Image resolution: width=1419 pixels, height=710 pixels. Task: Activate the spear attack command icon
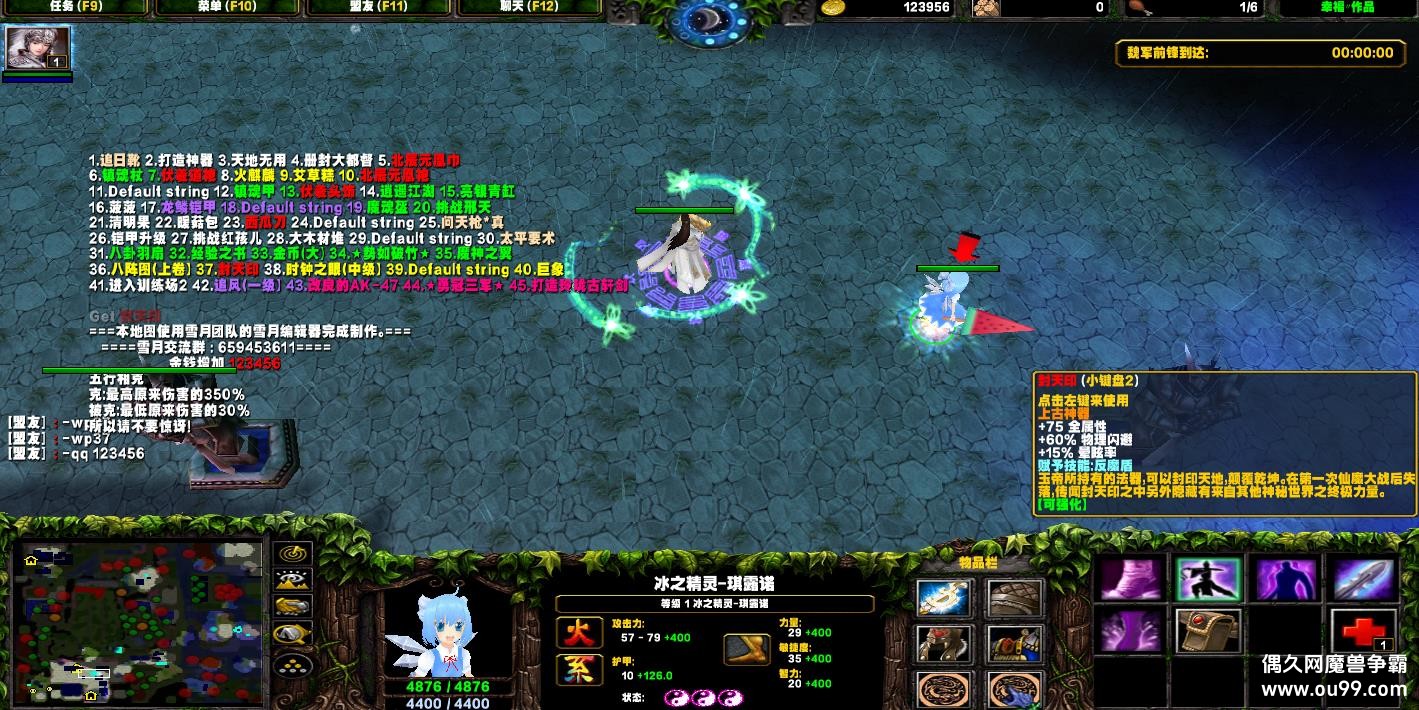(1364, 579)
